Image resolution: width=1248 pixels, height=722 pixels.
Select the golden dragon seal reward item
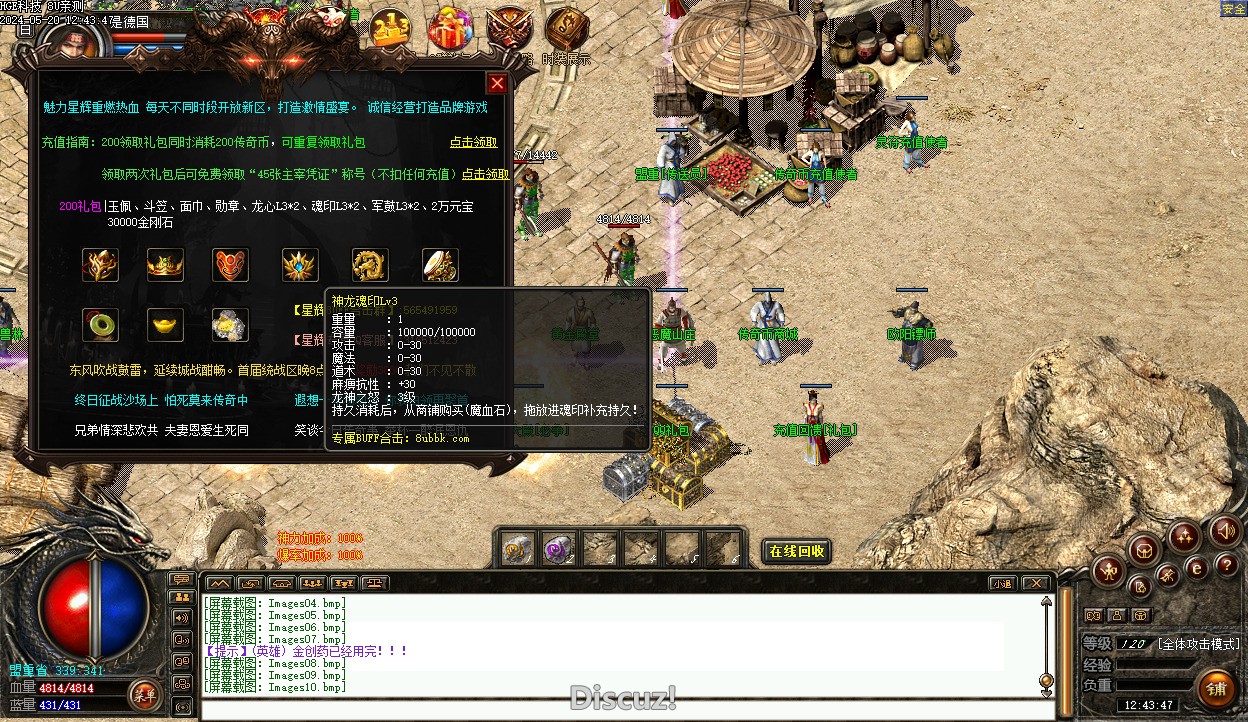click(x=370, y=265)
